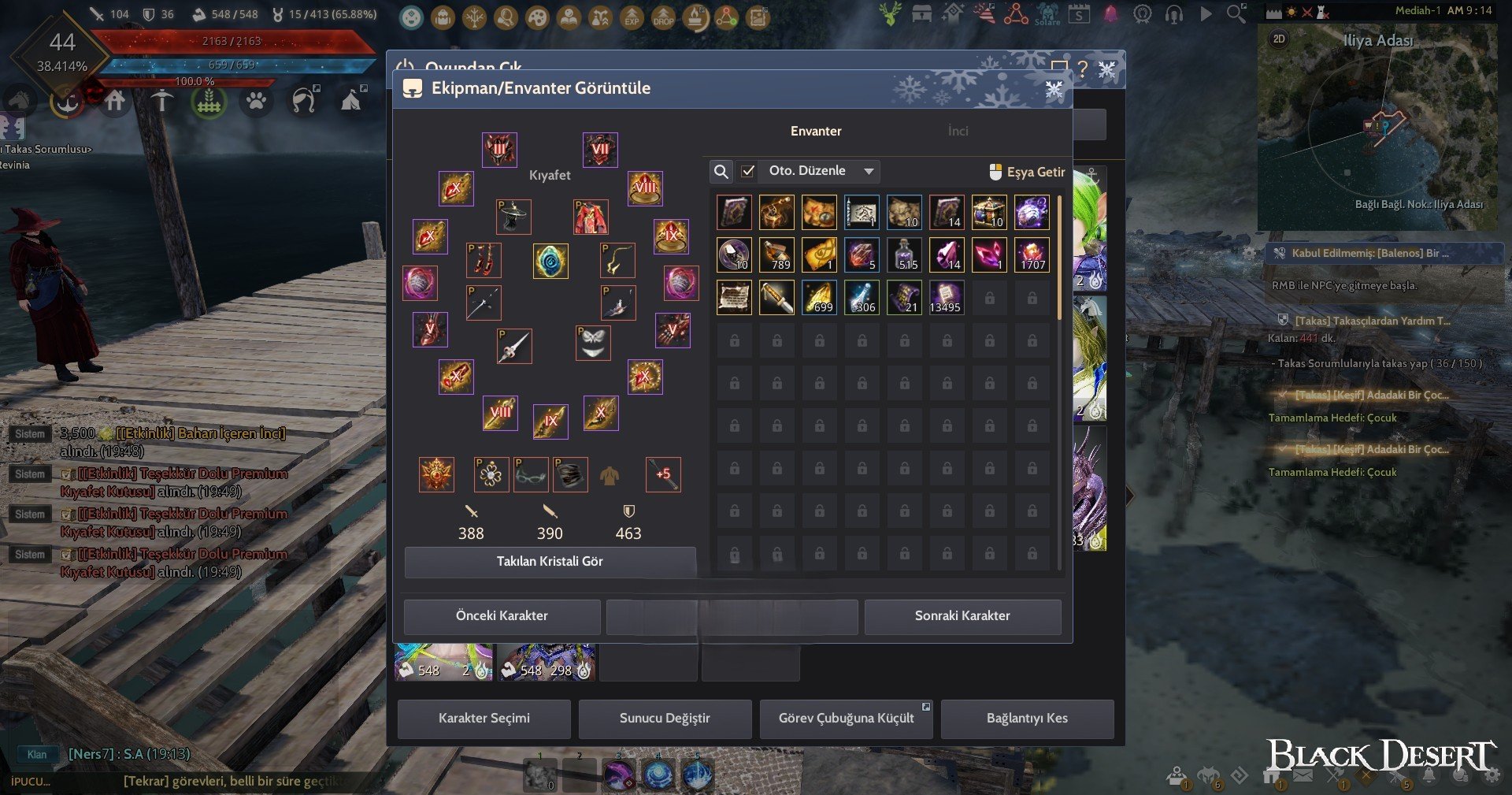Screen dimensions: 1512x795
Task: Click the Sonraki Karakter button
Action: (x=963, y=616)
